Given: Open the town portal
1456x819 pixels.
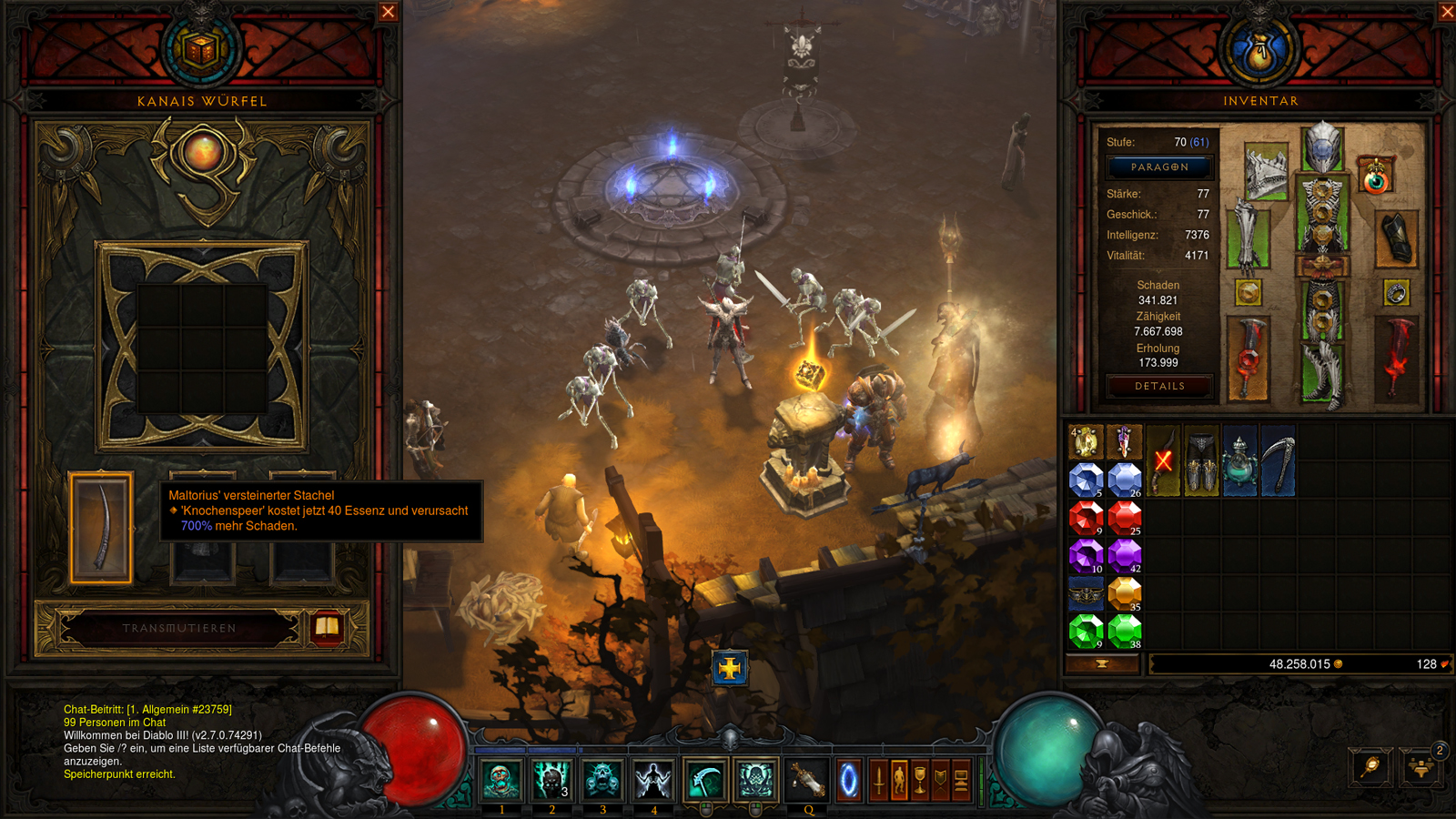Looking at the screenshot, I should (848, 780).
